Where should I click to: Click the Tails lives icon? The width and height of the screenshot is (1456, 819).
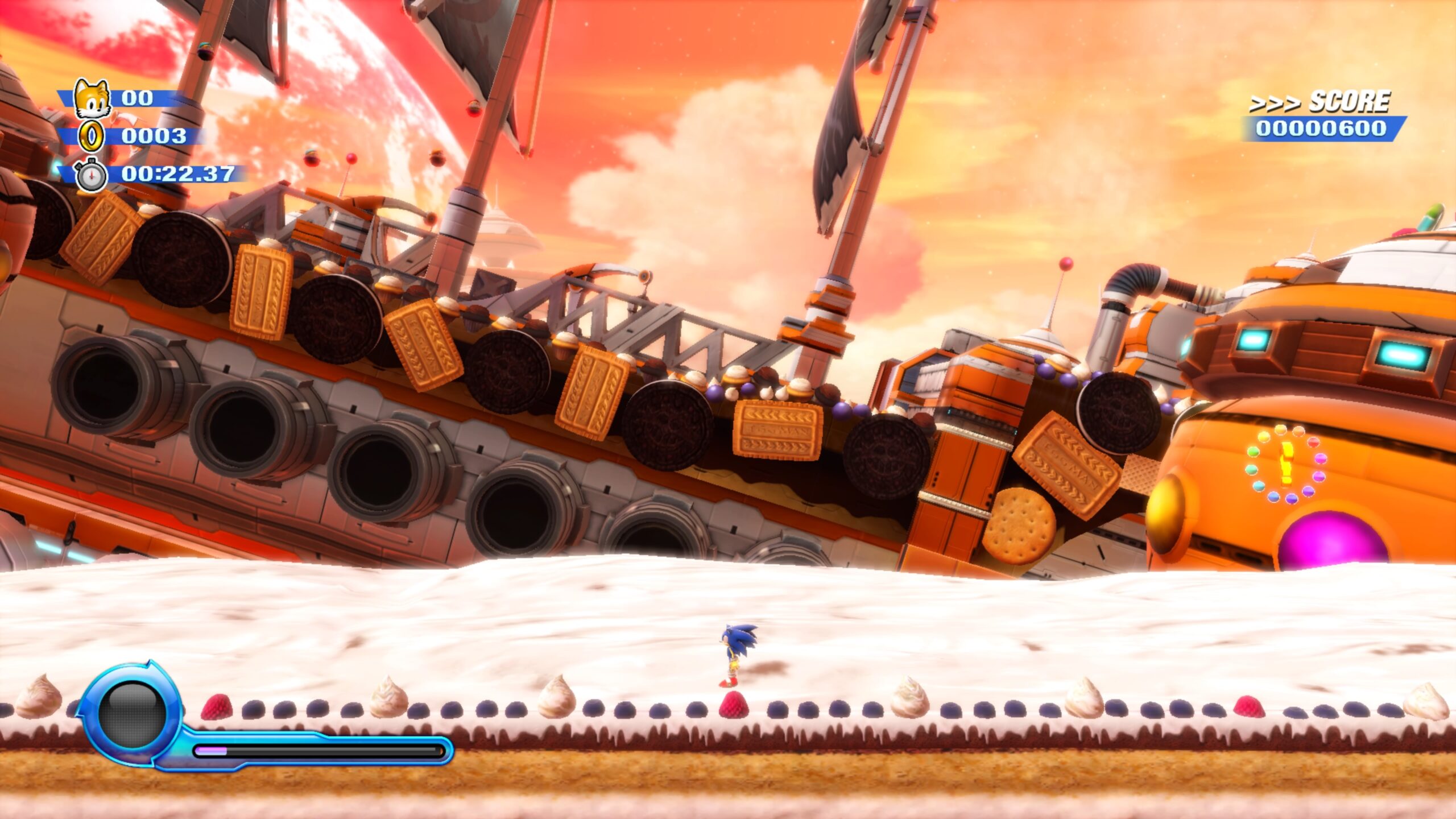click(x=92, y=99)
